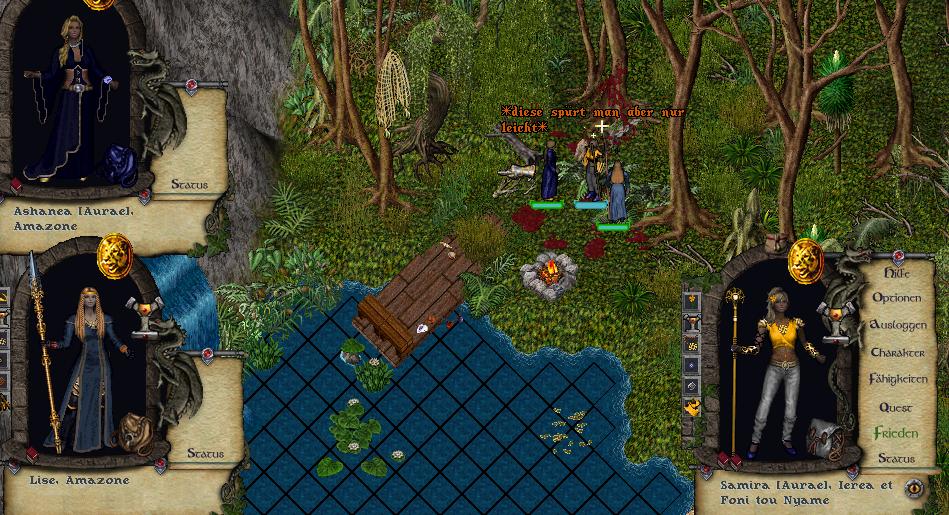The width and height of the screenshot is (949, 515).
Task: Click the scales icon on Samira's paperdoll
Action: coord(834,314)
